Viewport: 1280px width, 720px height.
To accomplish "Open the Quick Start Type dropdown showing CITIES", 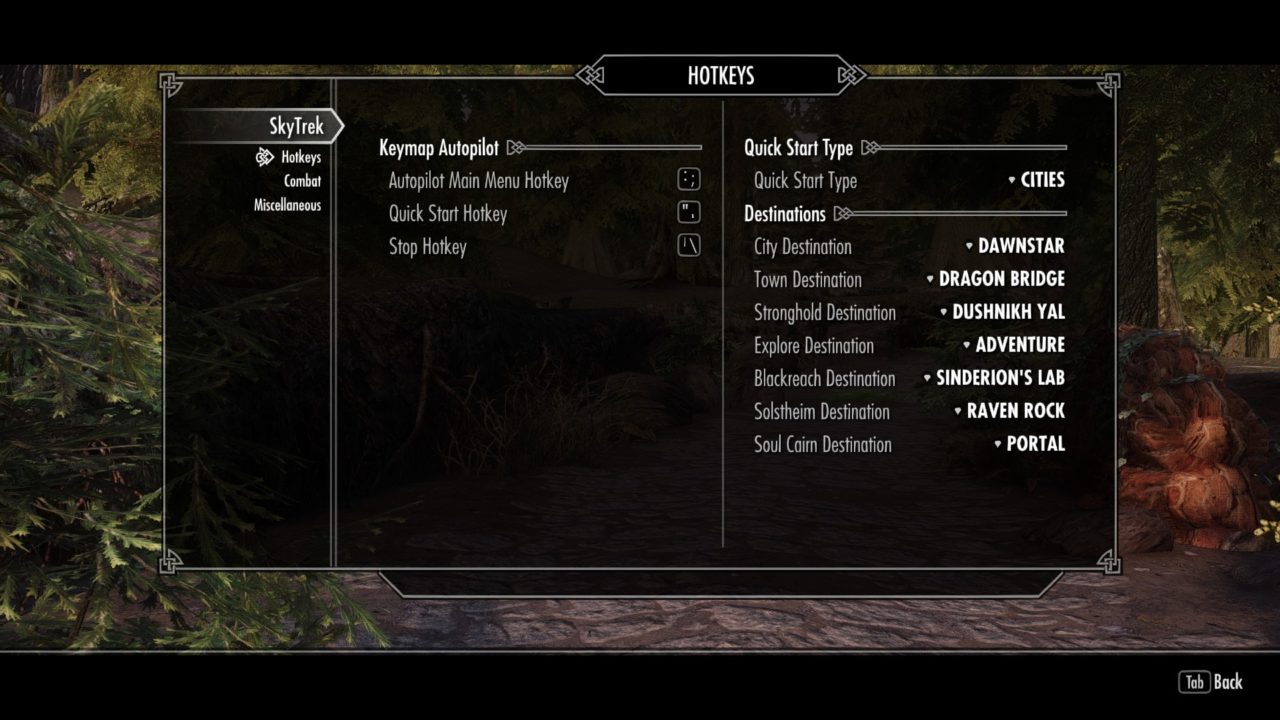I will [x=1037, y=180].
